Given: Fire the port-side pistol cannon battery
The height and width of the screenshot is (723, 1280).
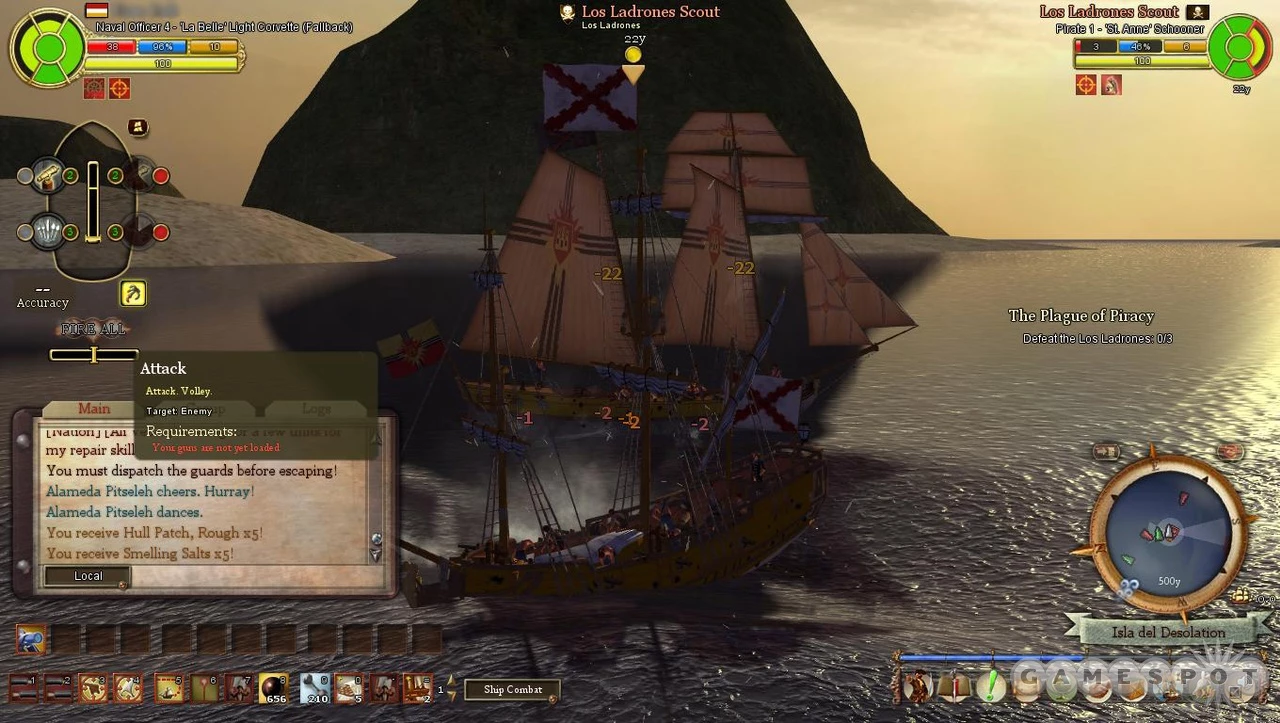Looking at the screenshot, I should point(47,177).
